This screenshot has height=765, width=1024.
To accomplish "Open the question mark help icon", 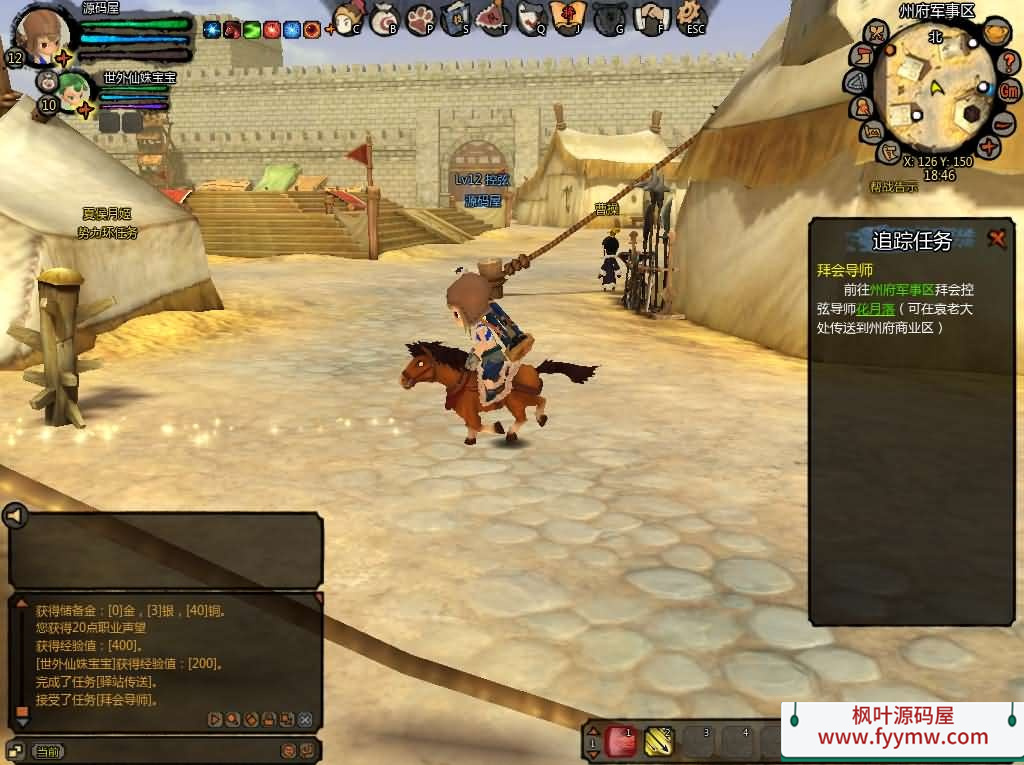I will click(x=1009, y=62).
